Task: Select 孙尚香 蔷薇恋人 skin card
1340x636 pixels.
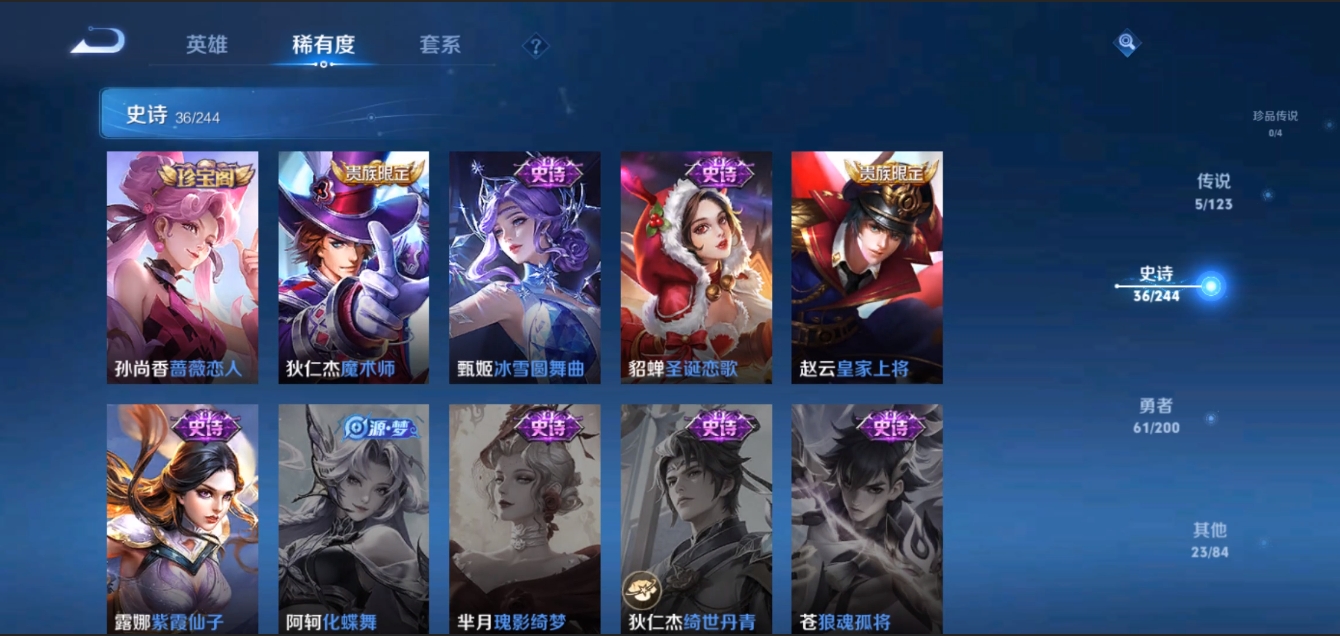Action: [182, 267]
